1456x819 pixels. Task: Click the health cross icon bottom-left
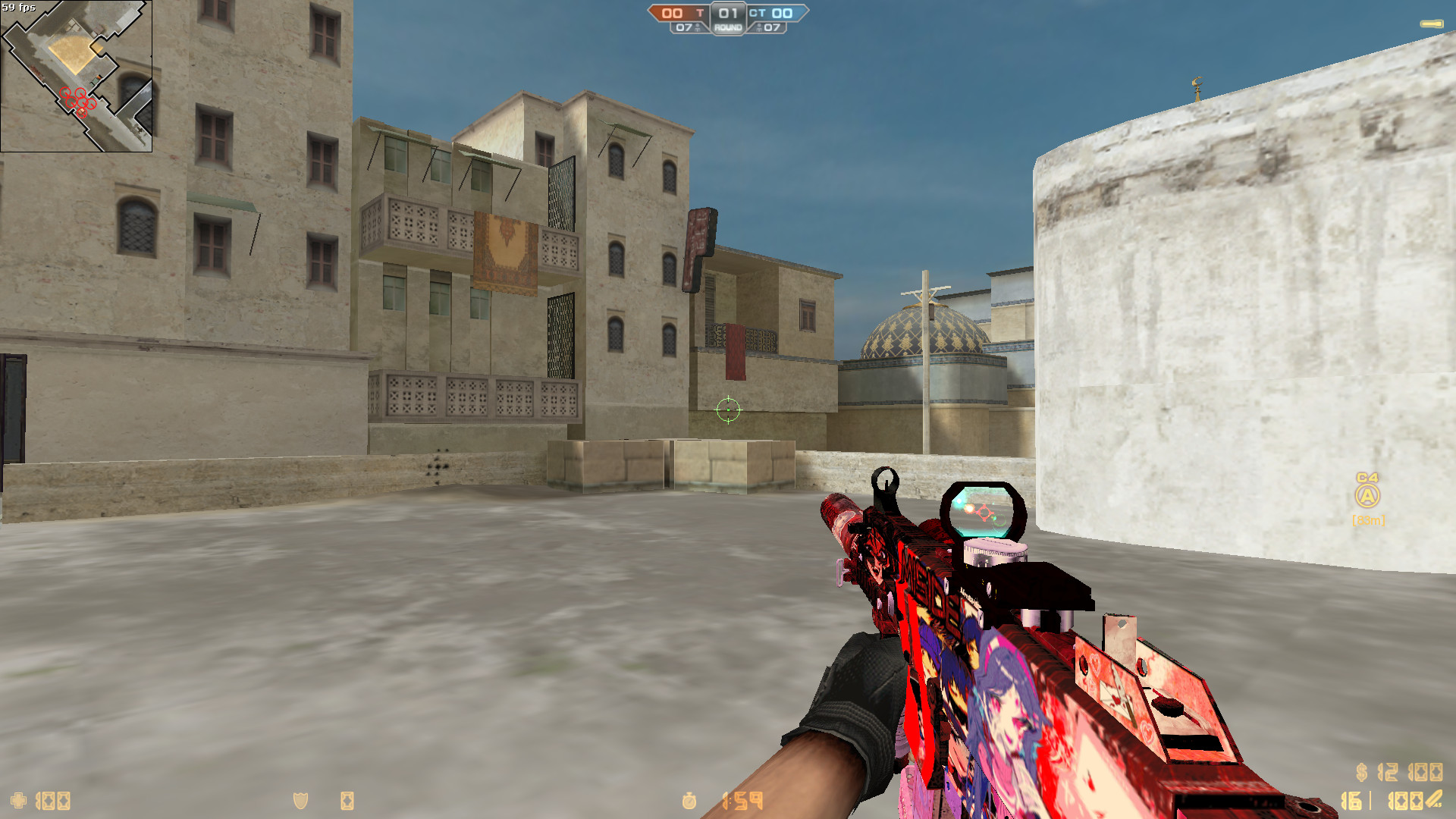point(18,801)
